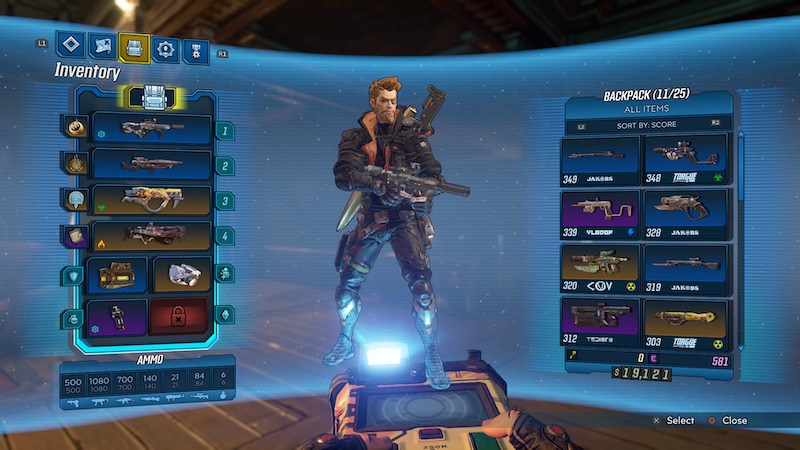Select the score 320 COV weapon
800x450 pixels.
(x=601, y=268)
